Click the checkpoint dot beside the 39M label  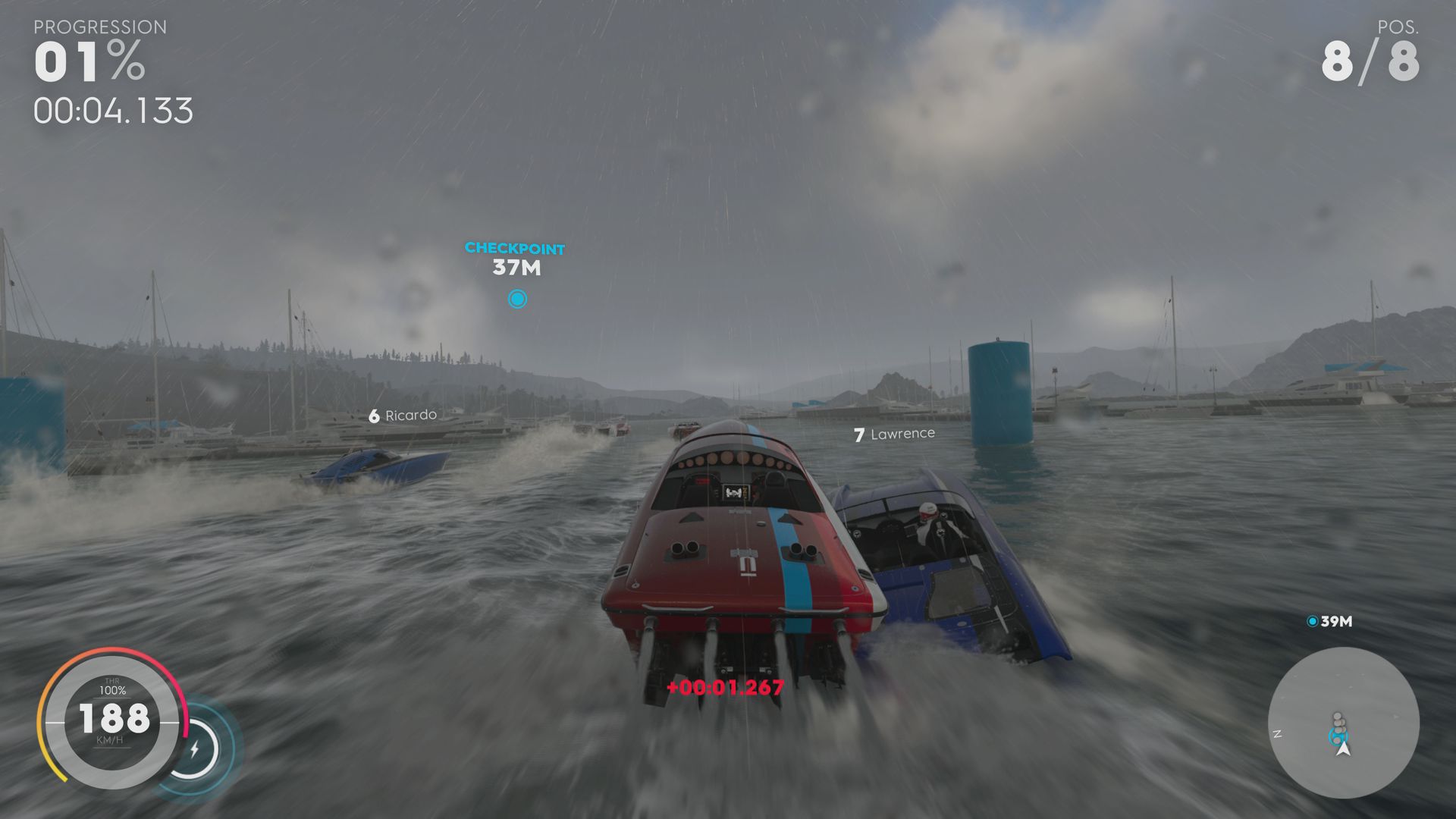1311,620
